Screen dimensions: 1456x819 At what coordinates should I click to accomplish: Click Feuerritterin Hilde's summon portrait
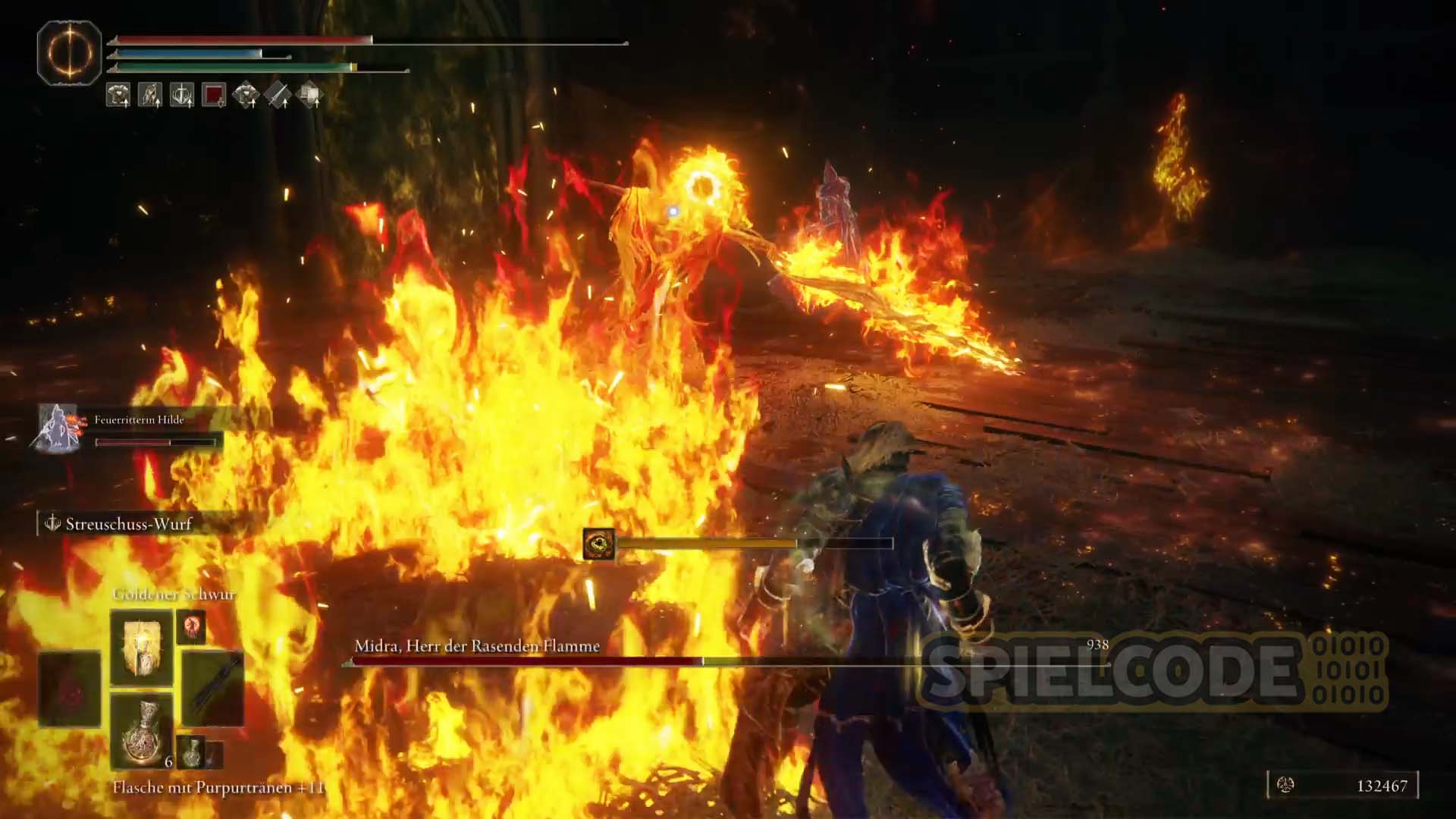58,428
